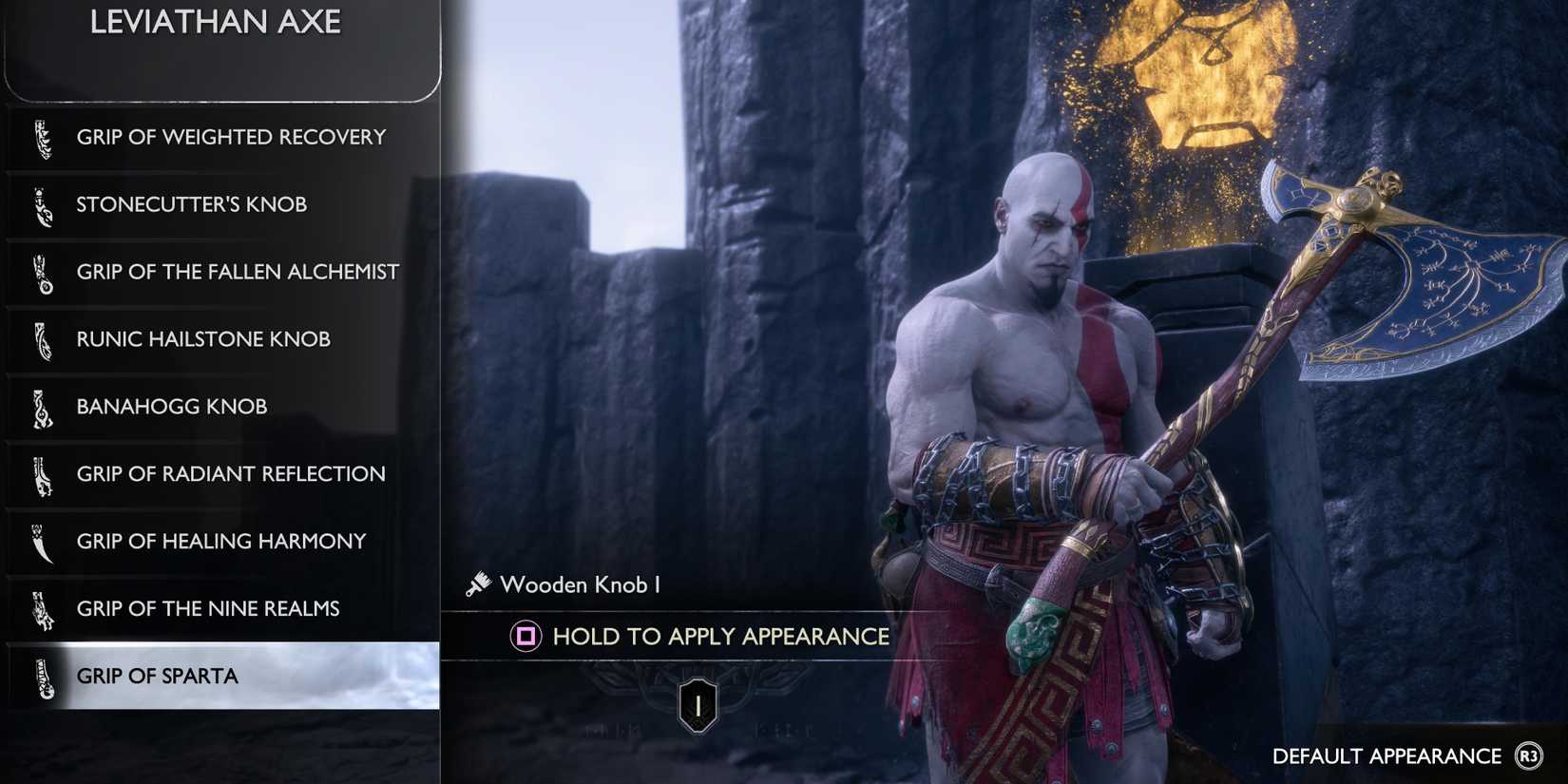1568x784 pixels.
Task: Select the Grip of Healing Harmony icon
Action: click(x=43, y=542)
